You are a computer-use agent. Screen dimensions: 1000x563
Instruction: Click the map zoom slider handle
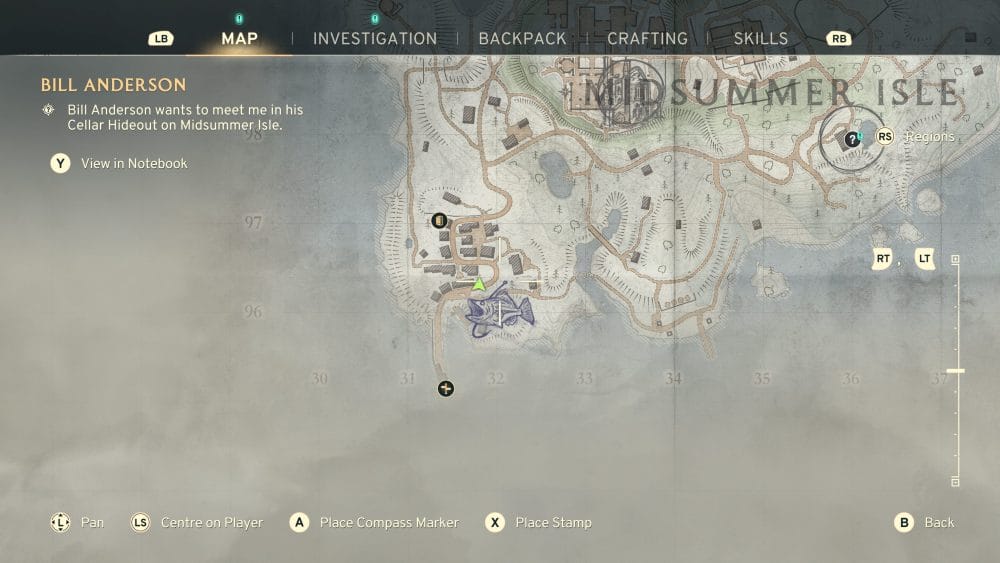pyautogui.click(x=955, y=371)
